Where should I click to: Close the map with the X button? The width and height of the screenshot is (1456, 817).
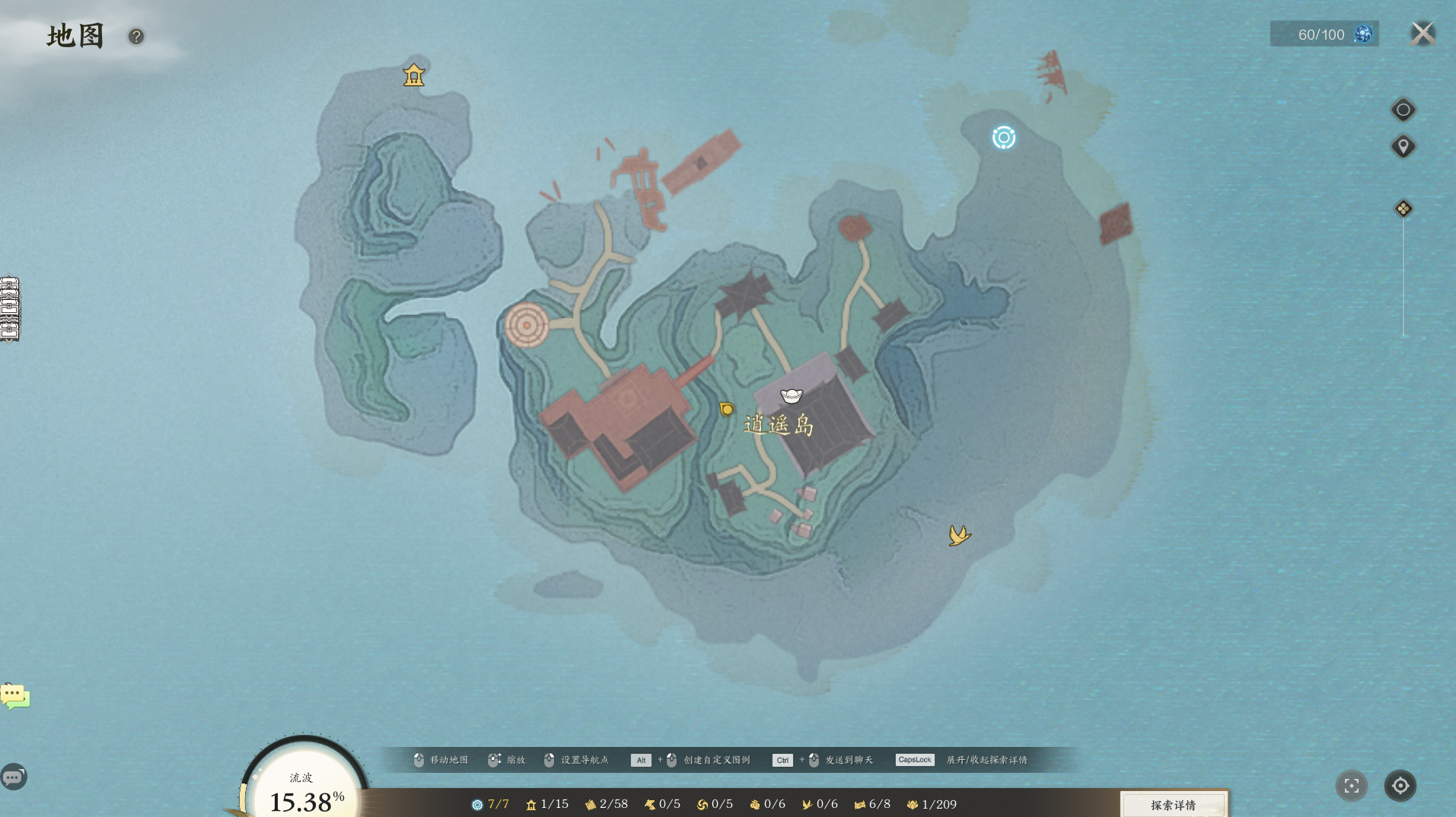1422,34
